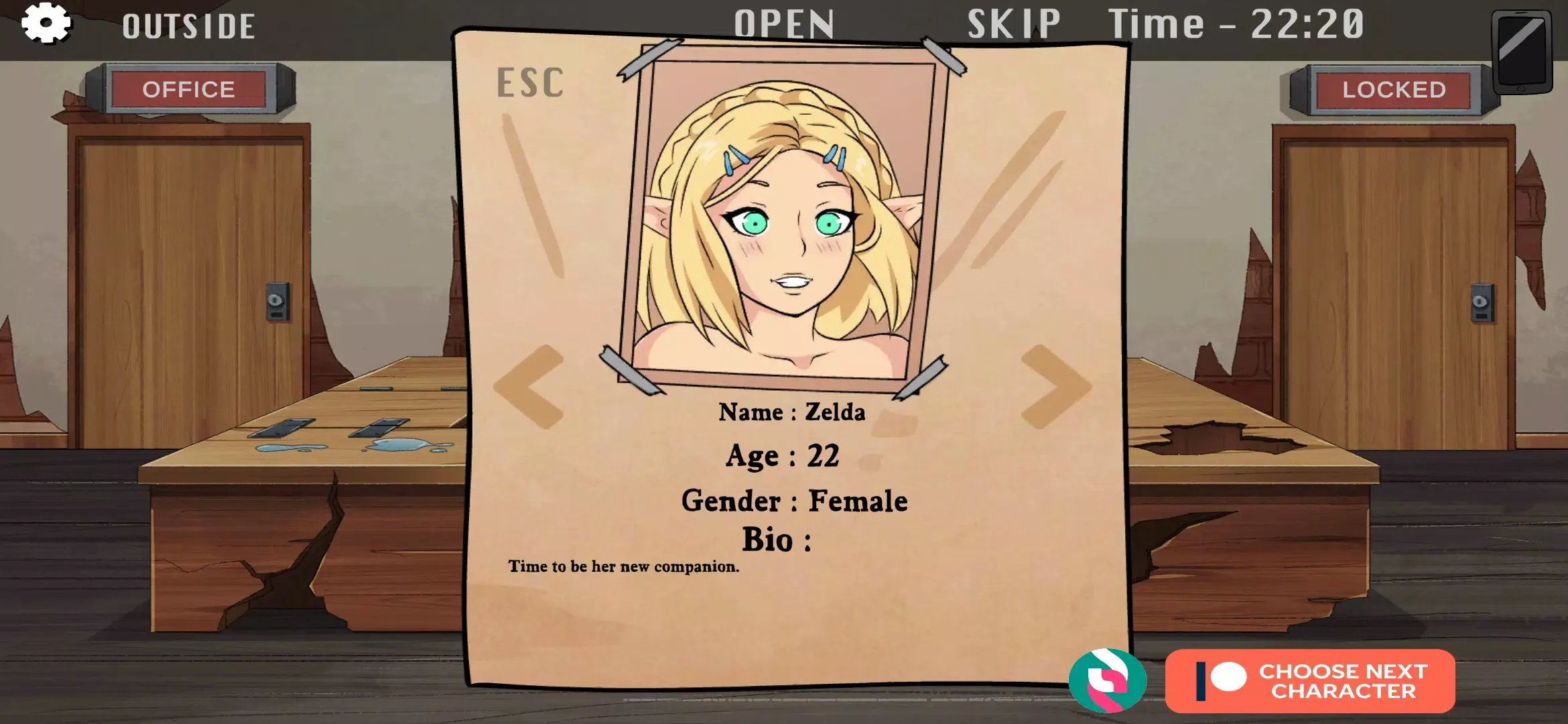Image resolution: width=1568 pixels, height=724 pixels.
Task: Open the teal and pink round overlay icon
Action: coord(1107,680)
